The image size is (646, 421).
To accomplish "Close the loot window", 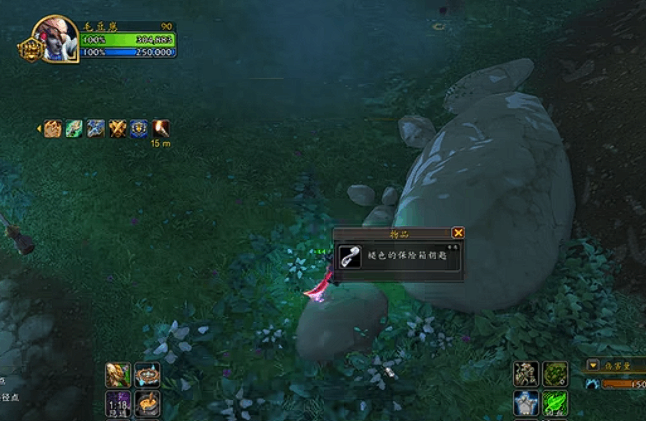I will 458,232.
